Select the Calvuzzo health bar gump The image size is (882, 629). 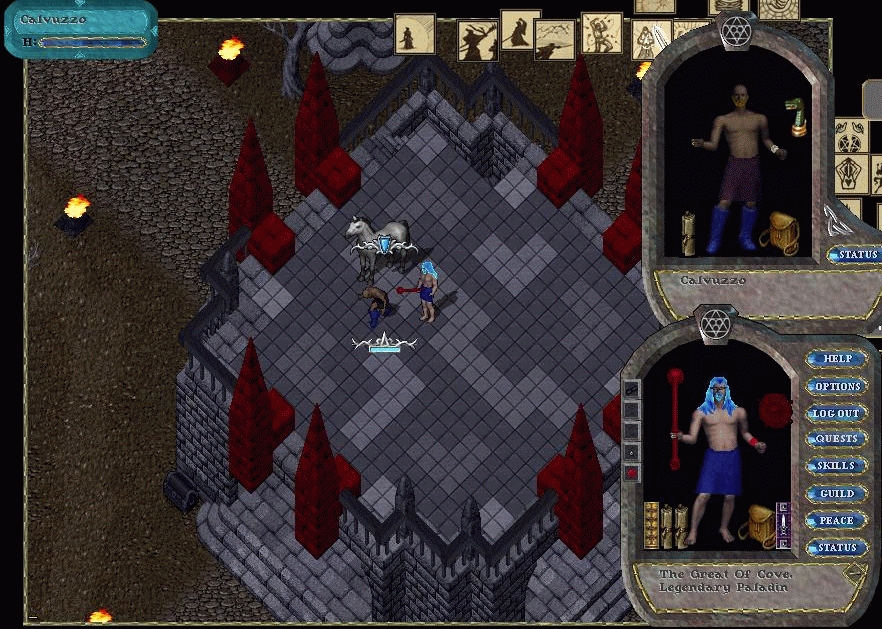(x=80, y=30)
